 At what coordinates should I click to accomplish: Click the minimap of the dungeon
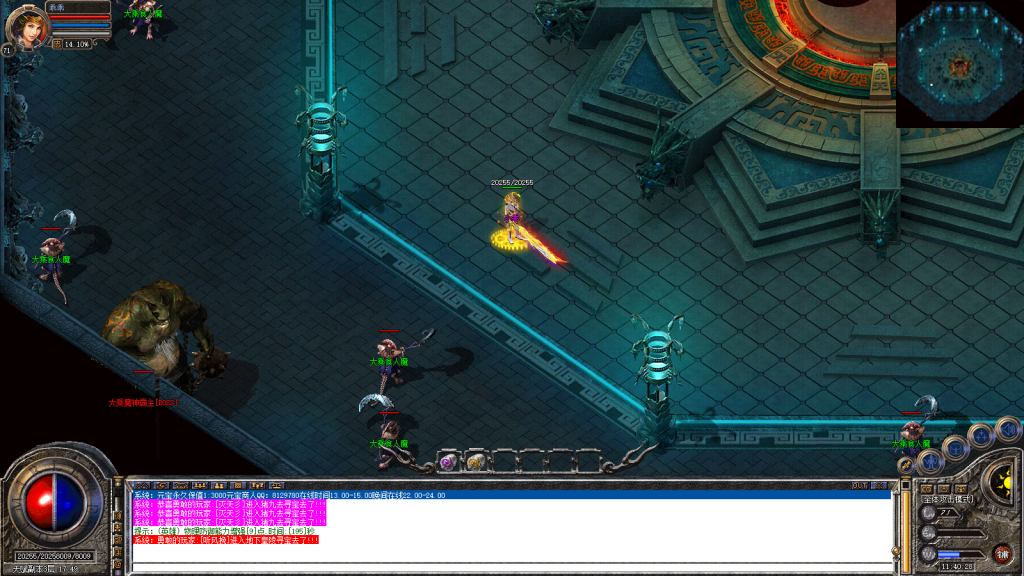959,63
